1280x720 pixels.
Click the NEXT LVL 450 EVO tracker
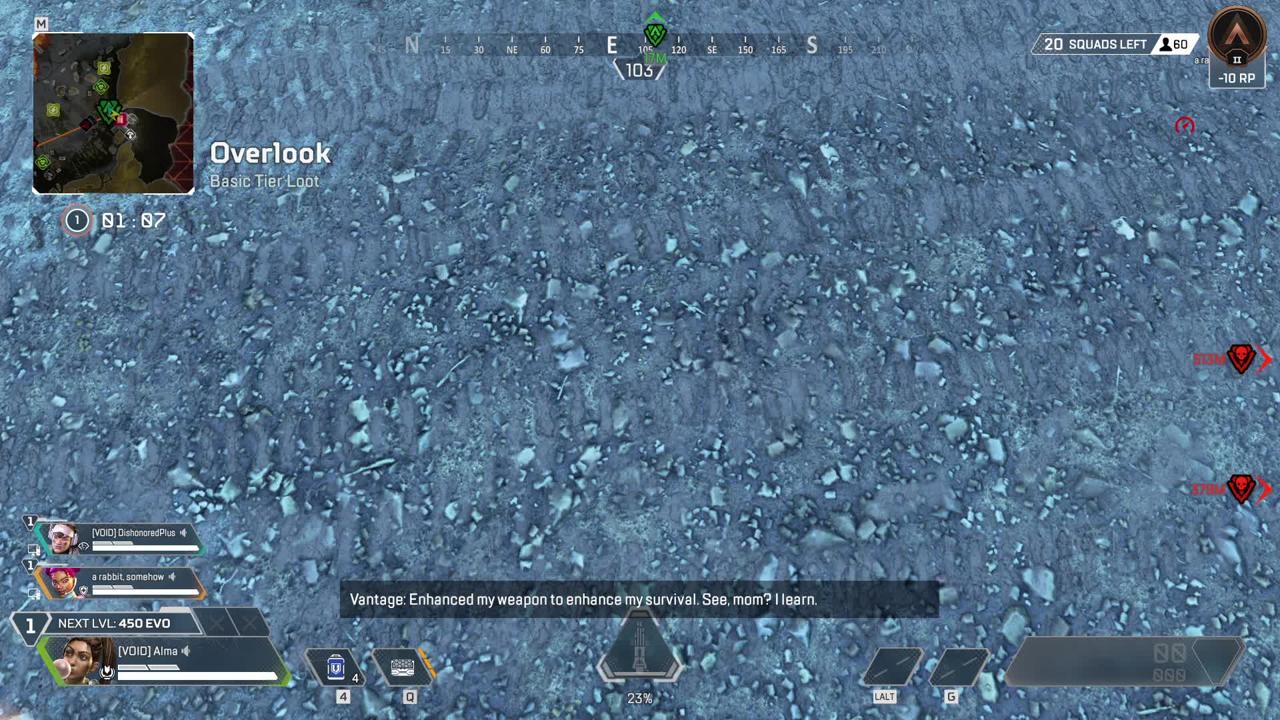115,623
